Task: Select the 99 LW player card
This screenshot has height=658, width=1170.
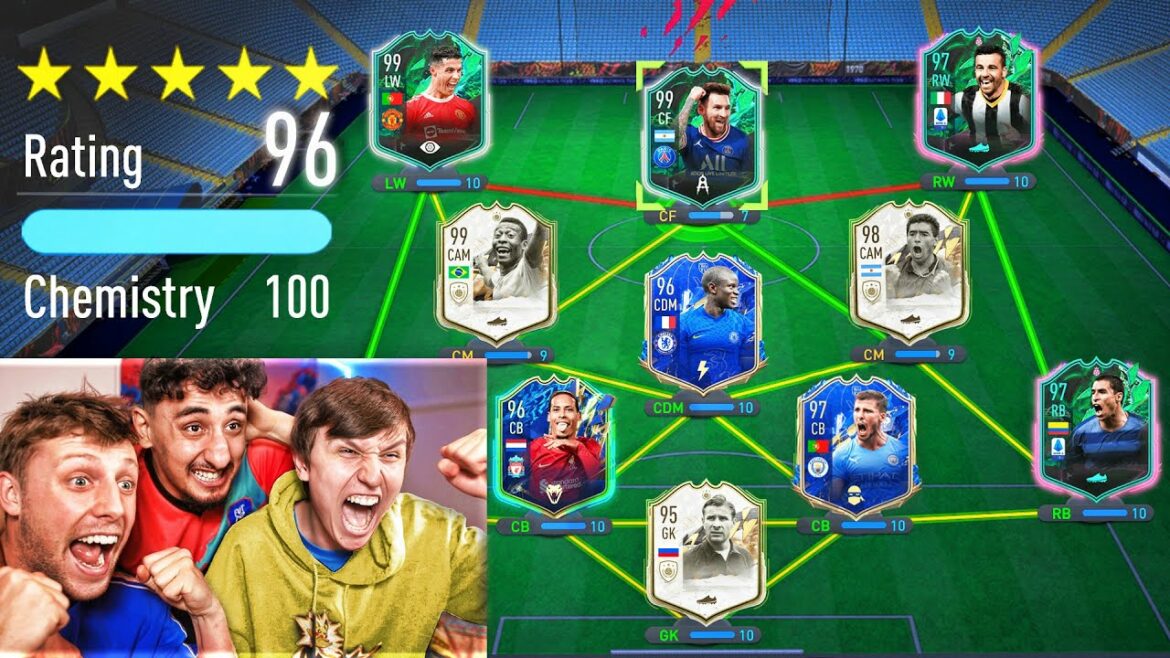Action: 429,105
